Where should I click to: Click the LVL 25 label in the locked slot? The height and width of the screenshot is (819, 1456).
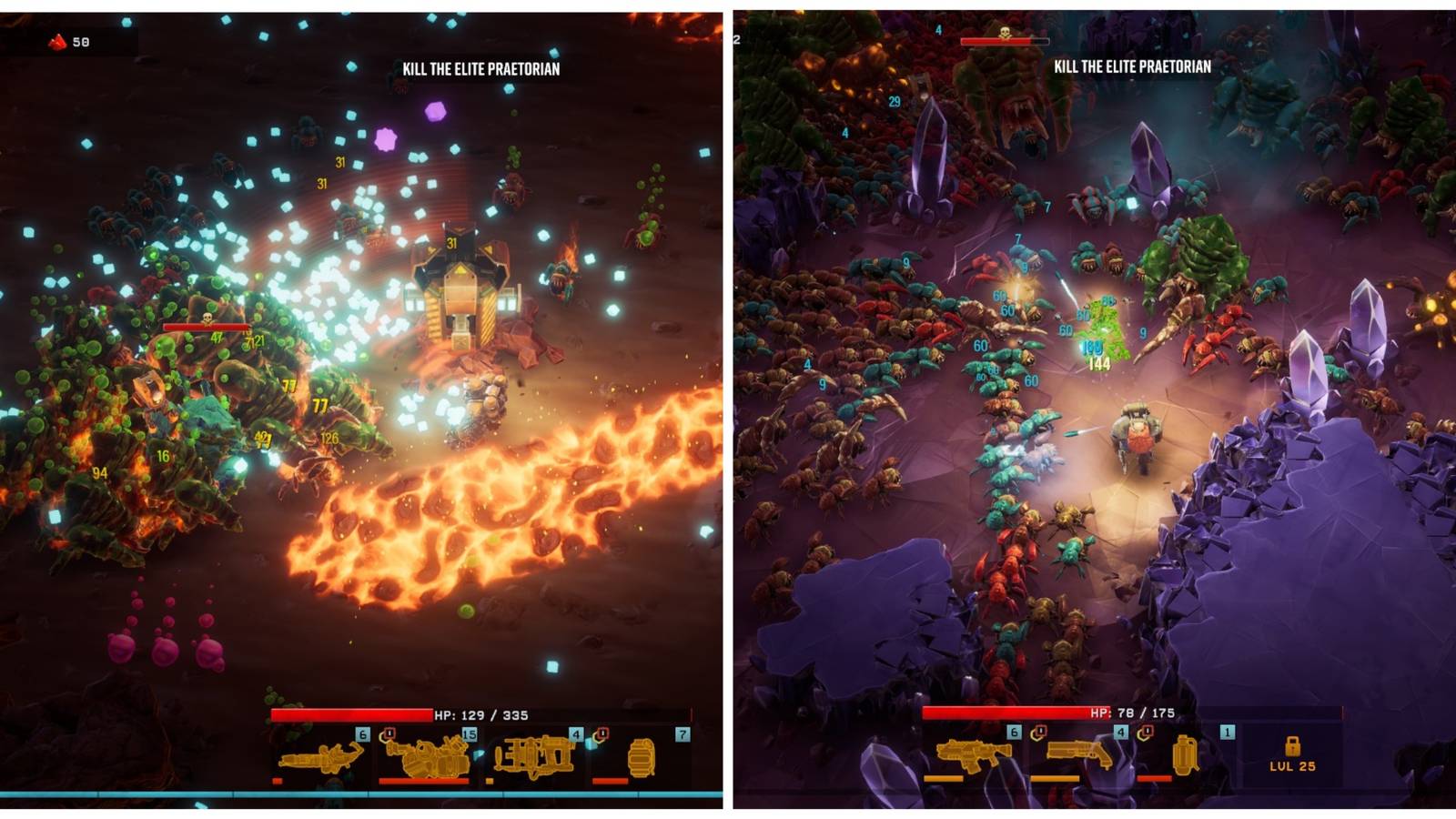pos(1292,766)
